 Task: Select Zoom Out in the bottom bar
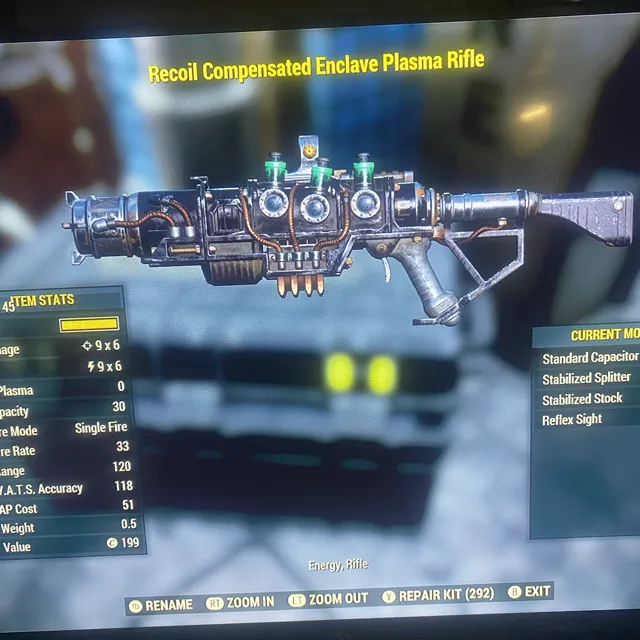[x=329, y=599]
